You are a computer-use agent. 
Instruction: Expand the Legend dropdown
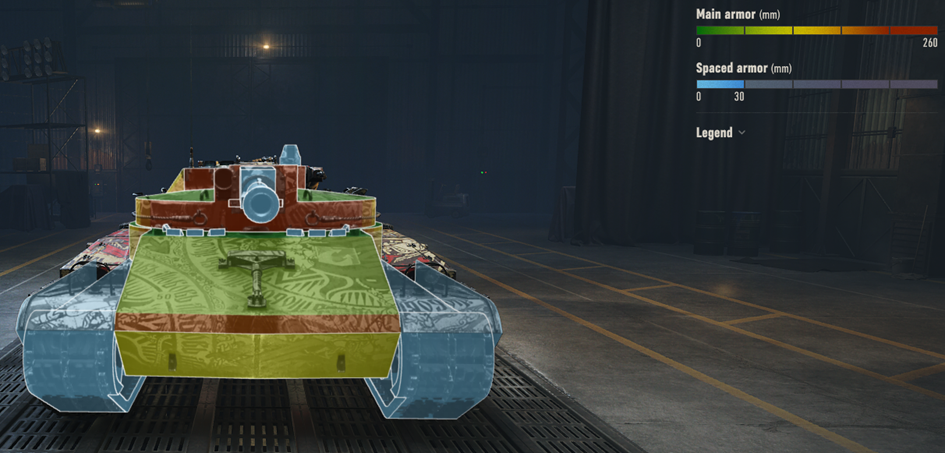[x=720, y=133]
